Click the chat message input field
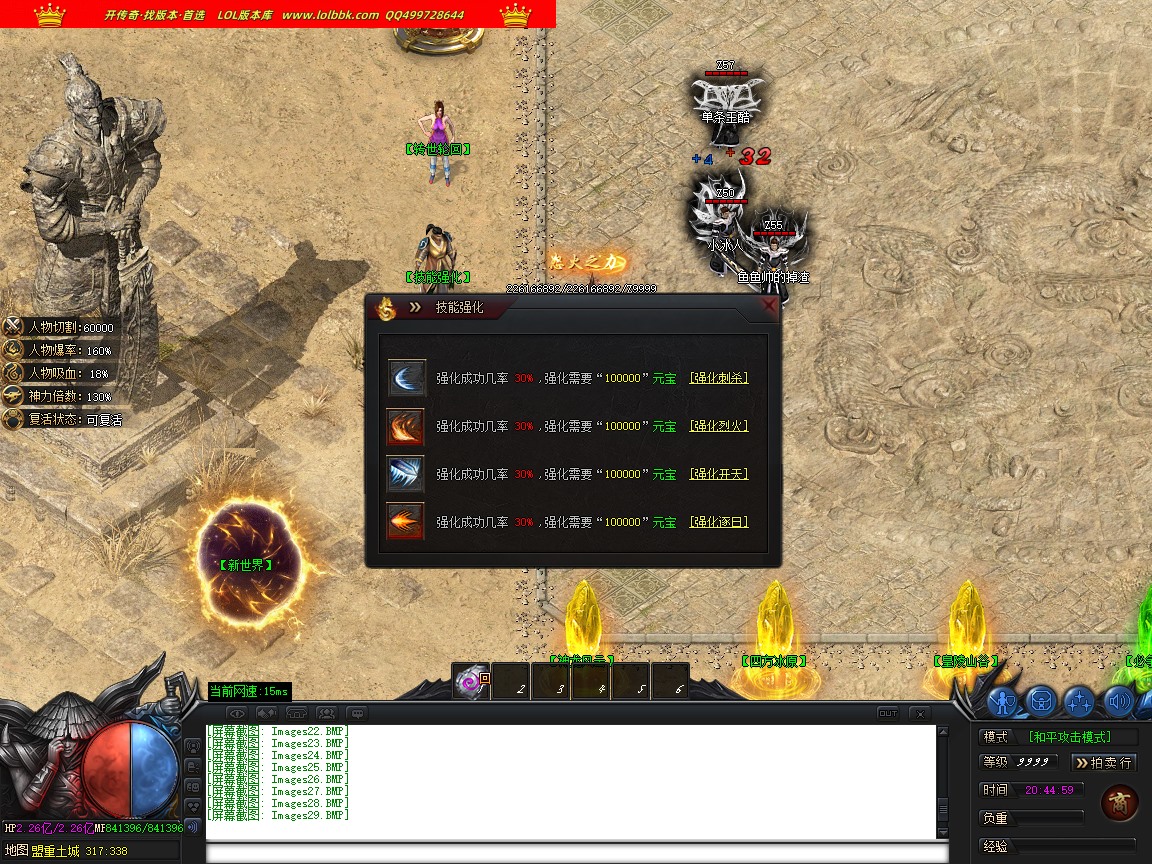Viewport: 1152px width, 864px height. pos(575,853)
